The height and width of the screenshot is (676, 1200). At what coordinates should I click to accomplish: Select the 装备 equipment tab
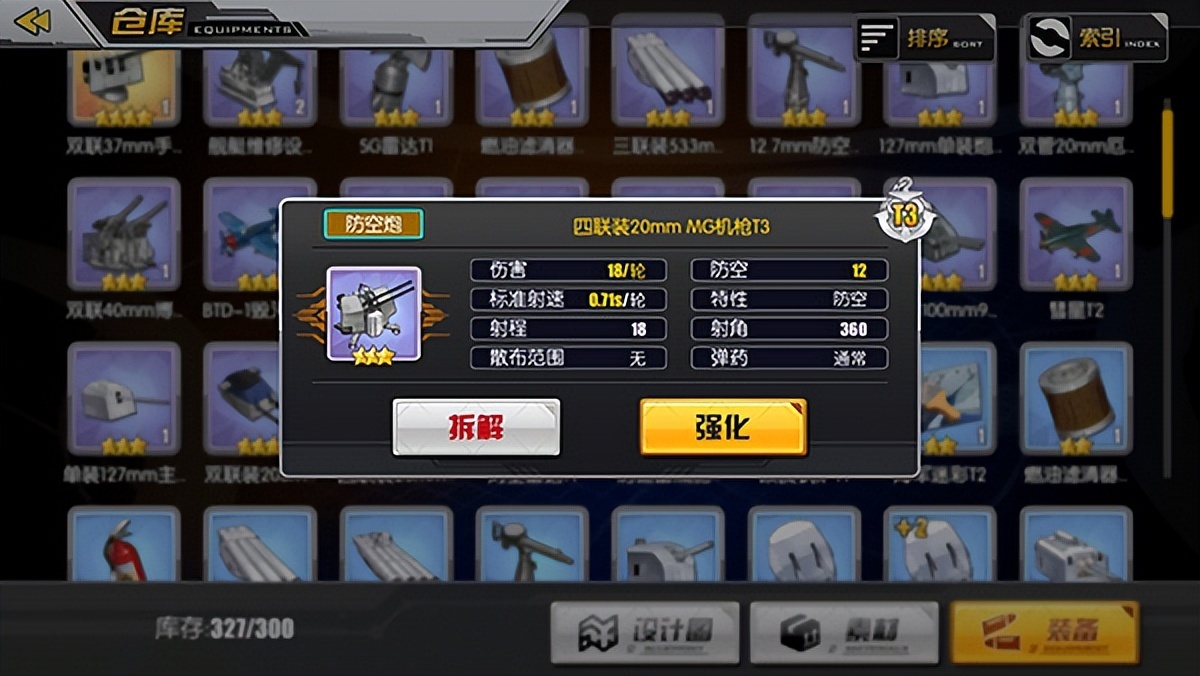pyautogui.click(x=1044, y=632)
